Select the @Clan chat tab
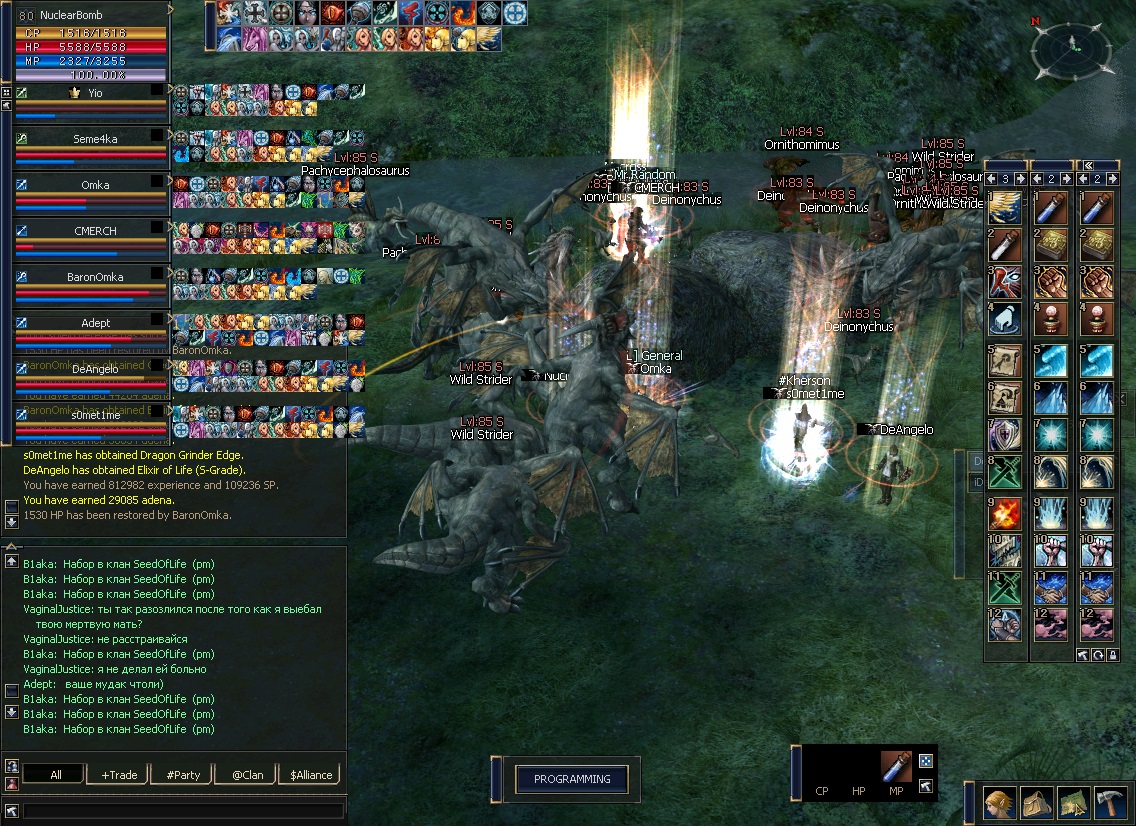This screenshot has height=826, width=1136. click(x=247, y=774)
